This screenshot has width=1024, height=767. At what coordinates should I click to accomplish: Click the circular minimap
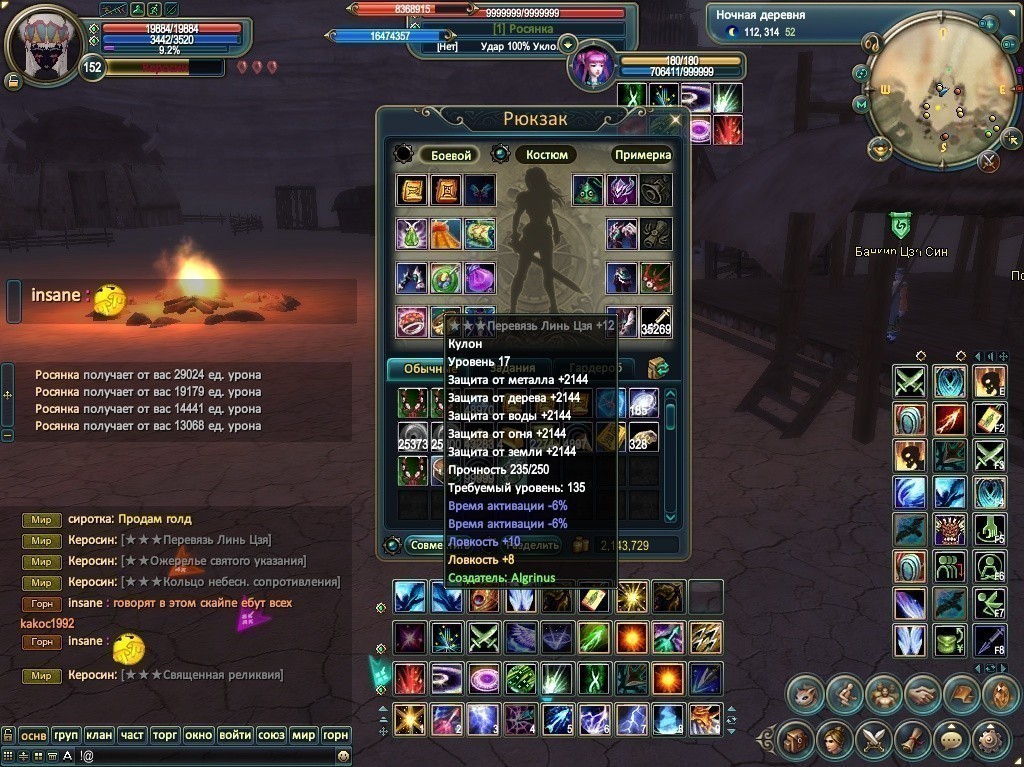point(931,99)
